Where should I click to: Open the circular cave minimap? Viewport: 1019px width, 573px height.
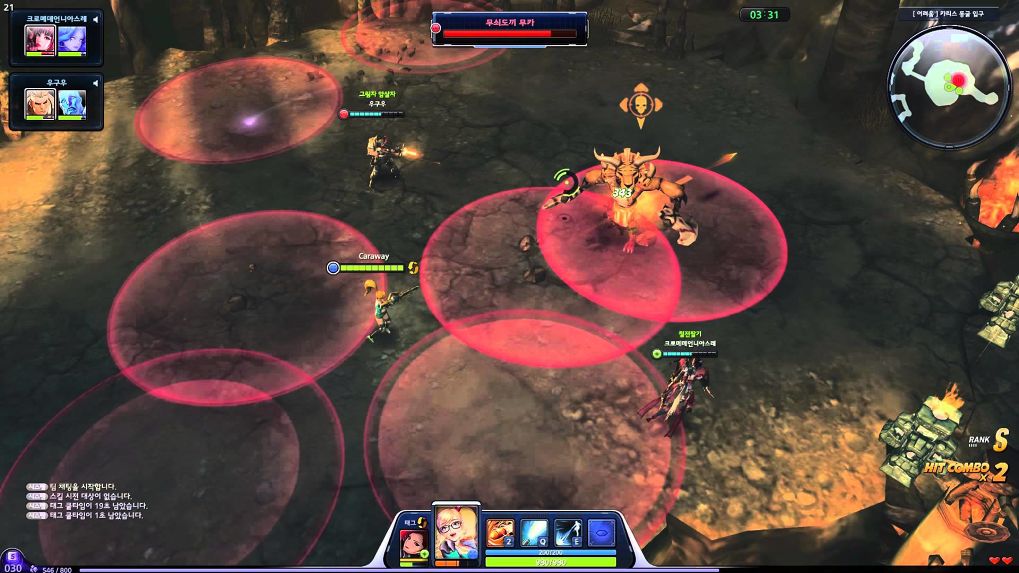(x=948, y=87)
